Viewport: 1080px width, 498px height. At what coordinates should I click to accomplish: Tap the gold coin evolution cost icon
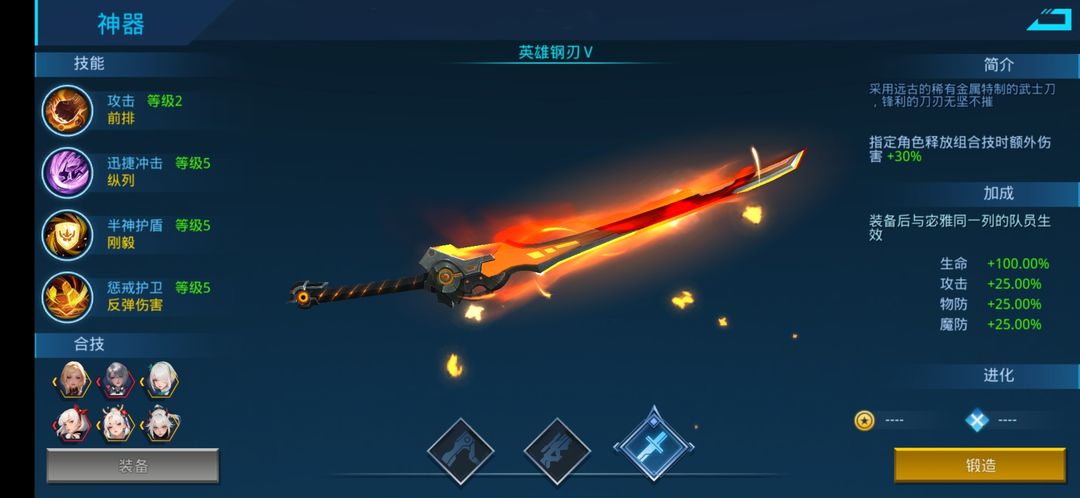(x=865, y=420)
